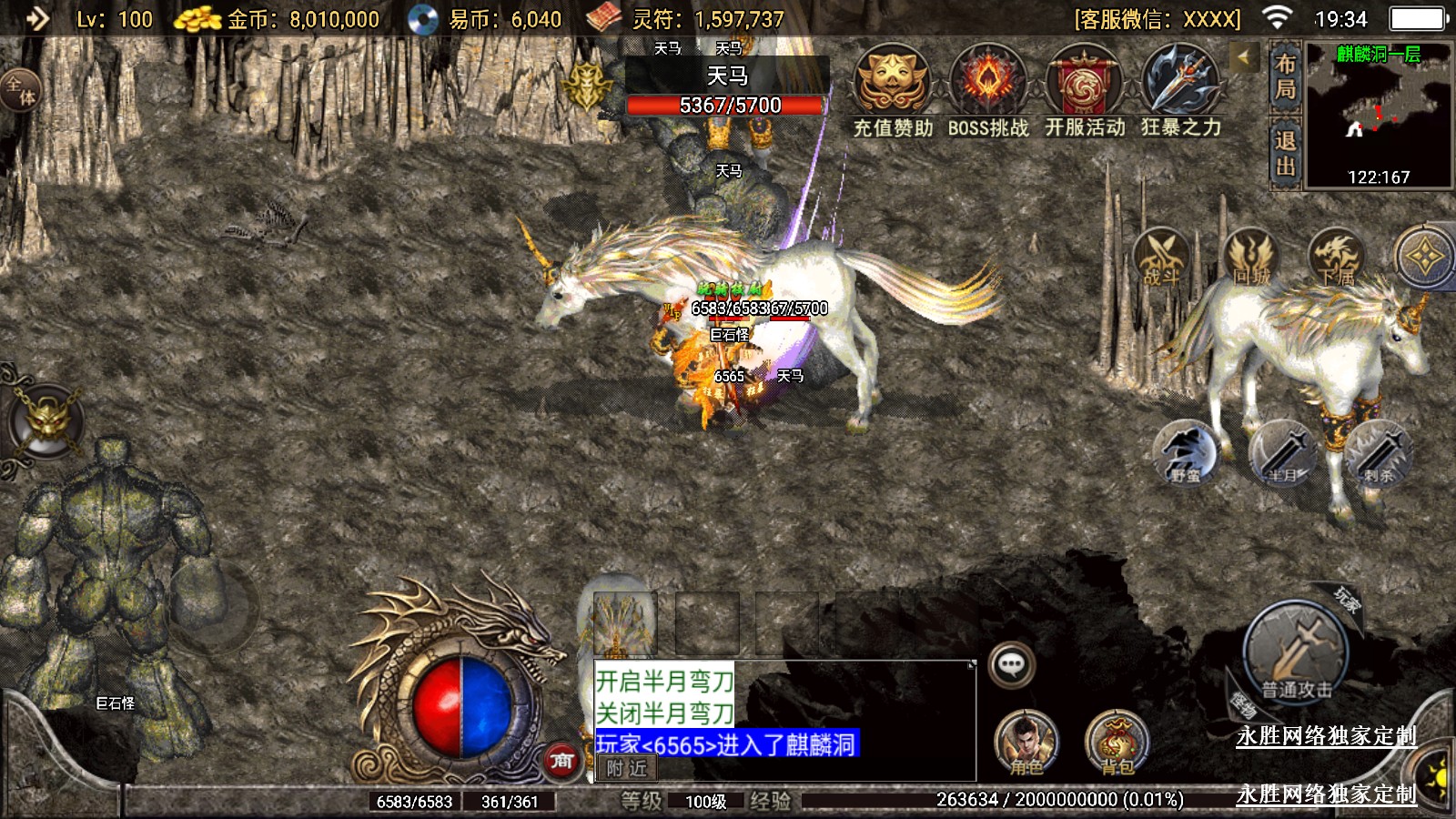Open the 充值赞助 recharge sponsor menu

click(x=893, y=84)
